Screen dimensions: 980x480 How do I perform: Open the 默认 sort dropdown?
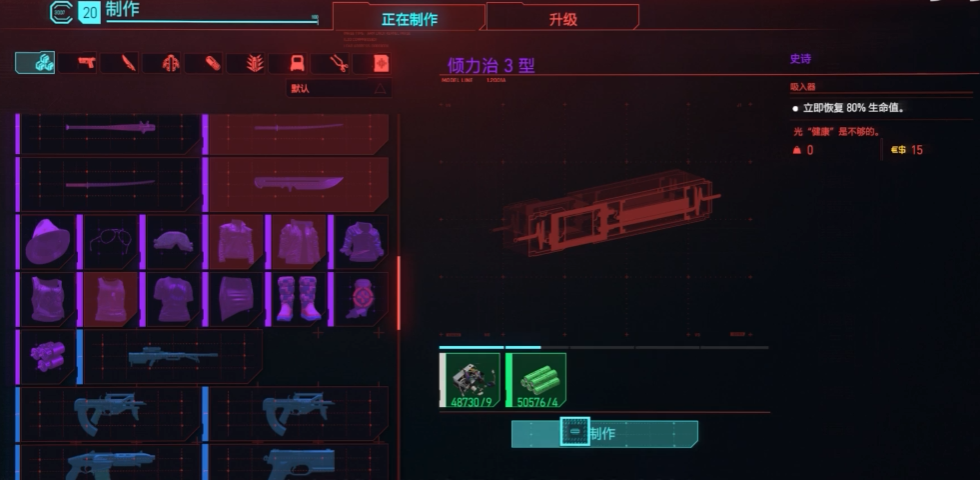pos(339,88)
